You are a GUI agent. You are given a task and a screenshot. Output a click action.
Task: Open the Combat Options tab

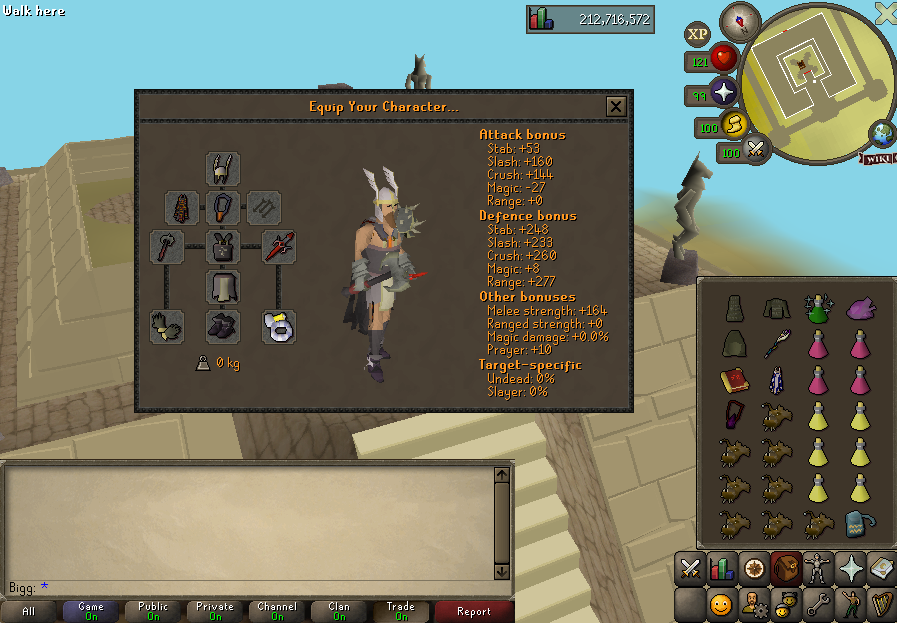pyautogui.click(x=689, y=570)
